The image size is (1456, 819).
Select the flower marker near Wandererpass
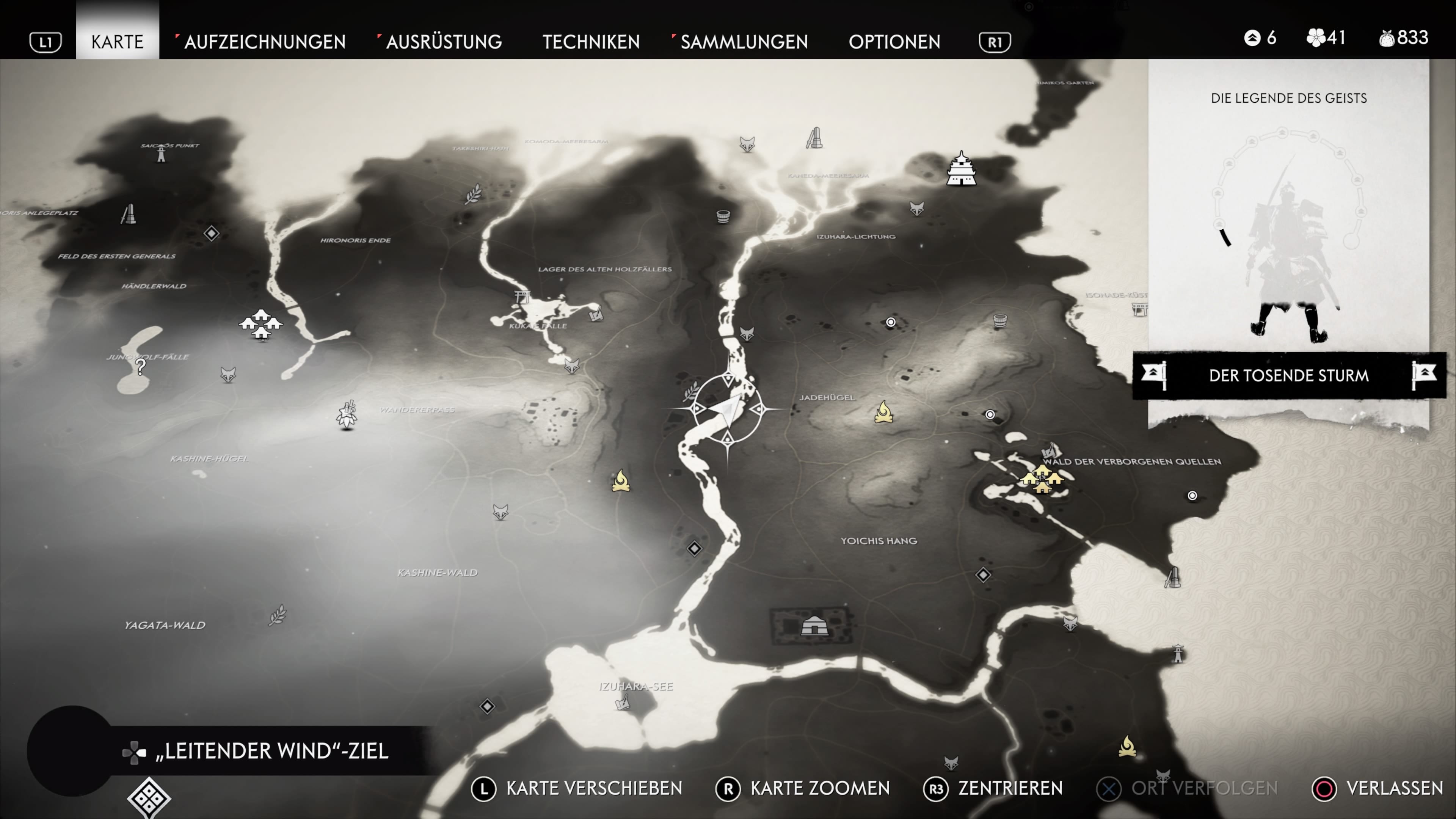(x=347, y=415)
